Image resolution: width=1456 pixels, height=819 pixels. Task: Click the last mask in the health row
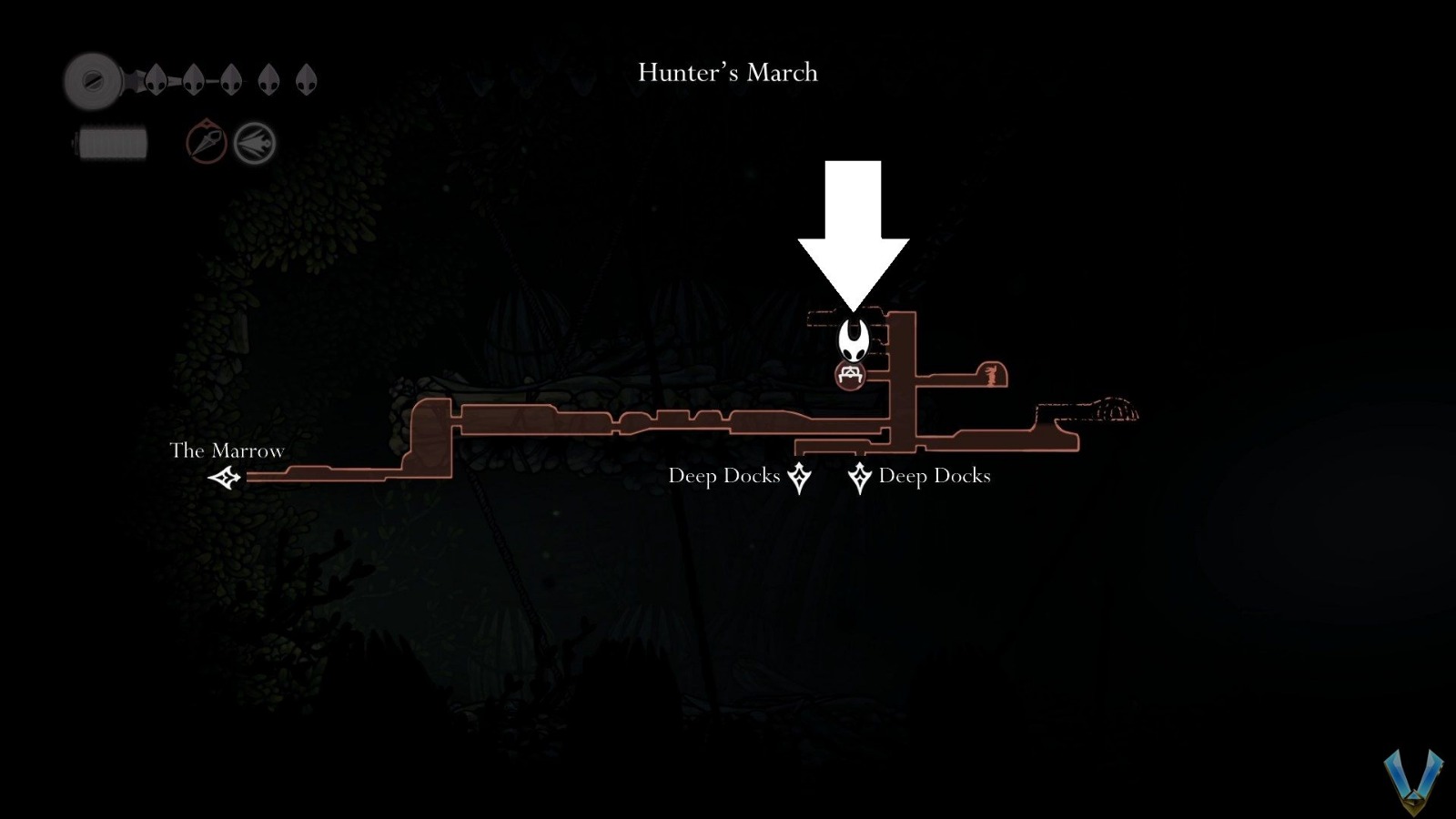point(304,80)
